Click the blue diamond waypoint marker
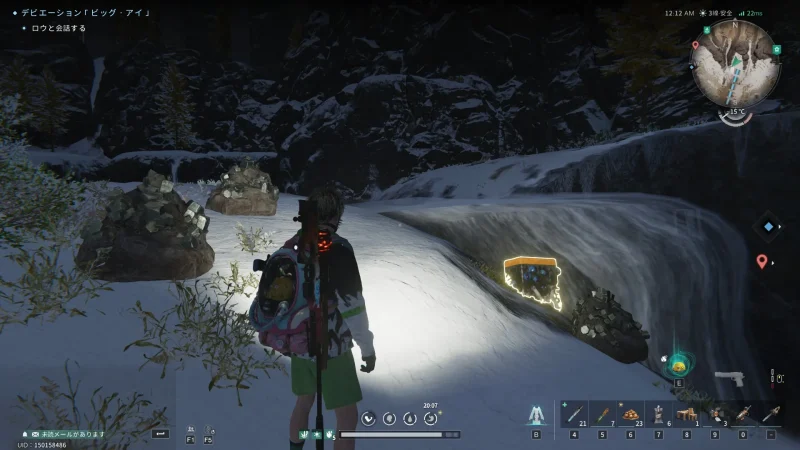 767,226
